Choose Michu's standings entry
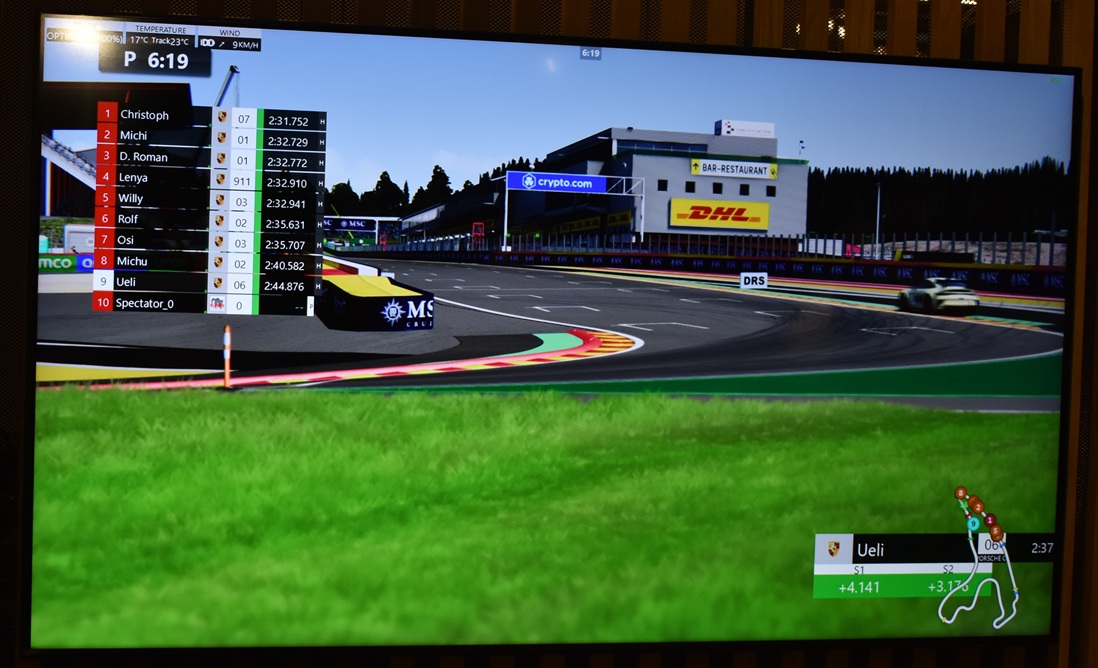 (x=132, y=261)
